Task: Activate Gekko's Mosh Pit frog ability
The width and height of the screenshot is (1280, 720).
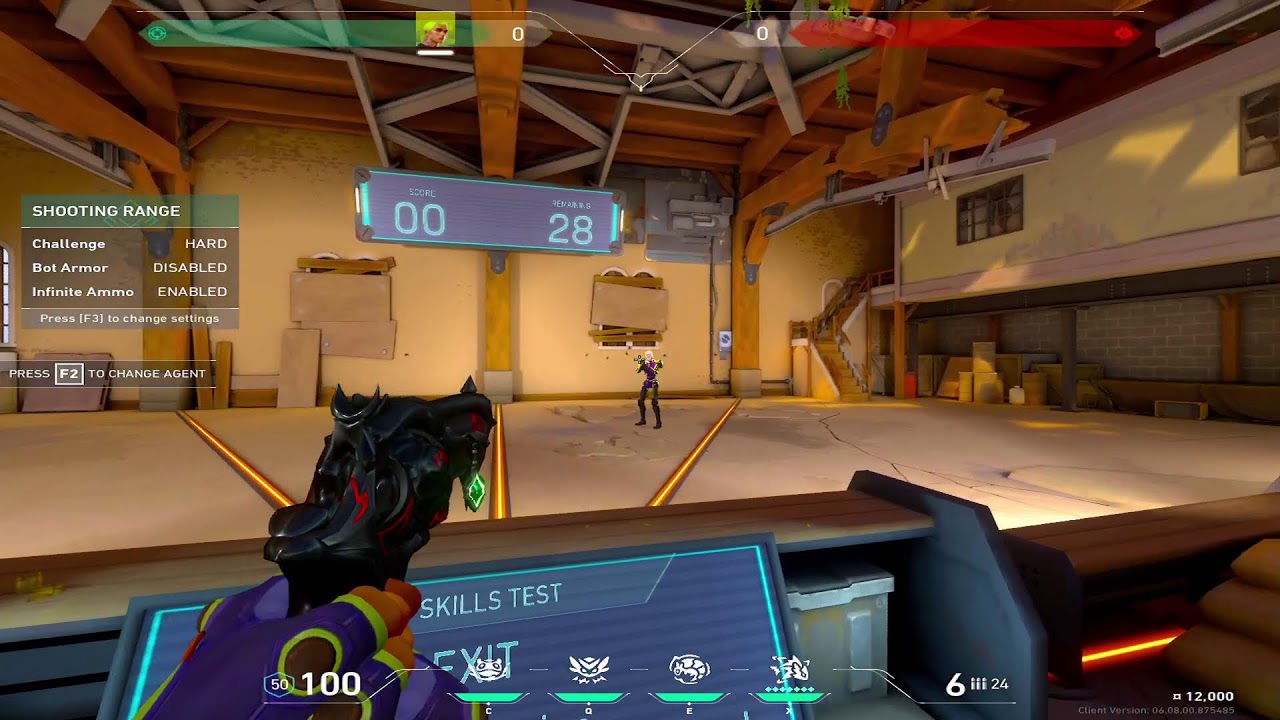Action: pos(488,669)
